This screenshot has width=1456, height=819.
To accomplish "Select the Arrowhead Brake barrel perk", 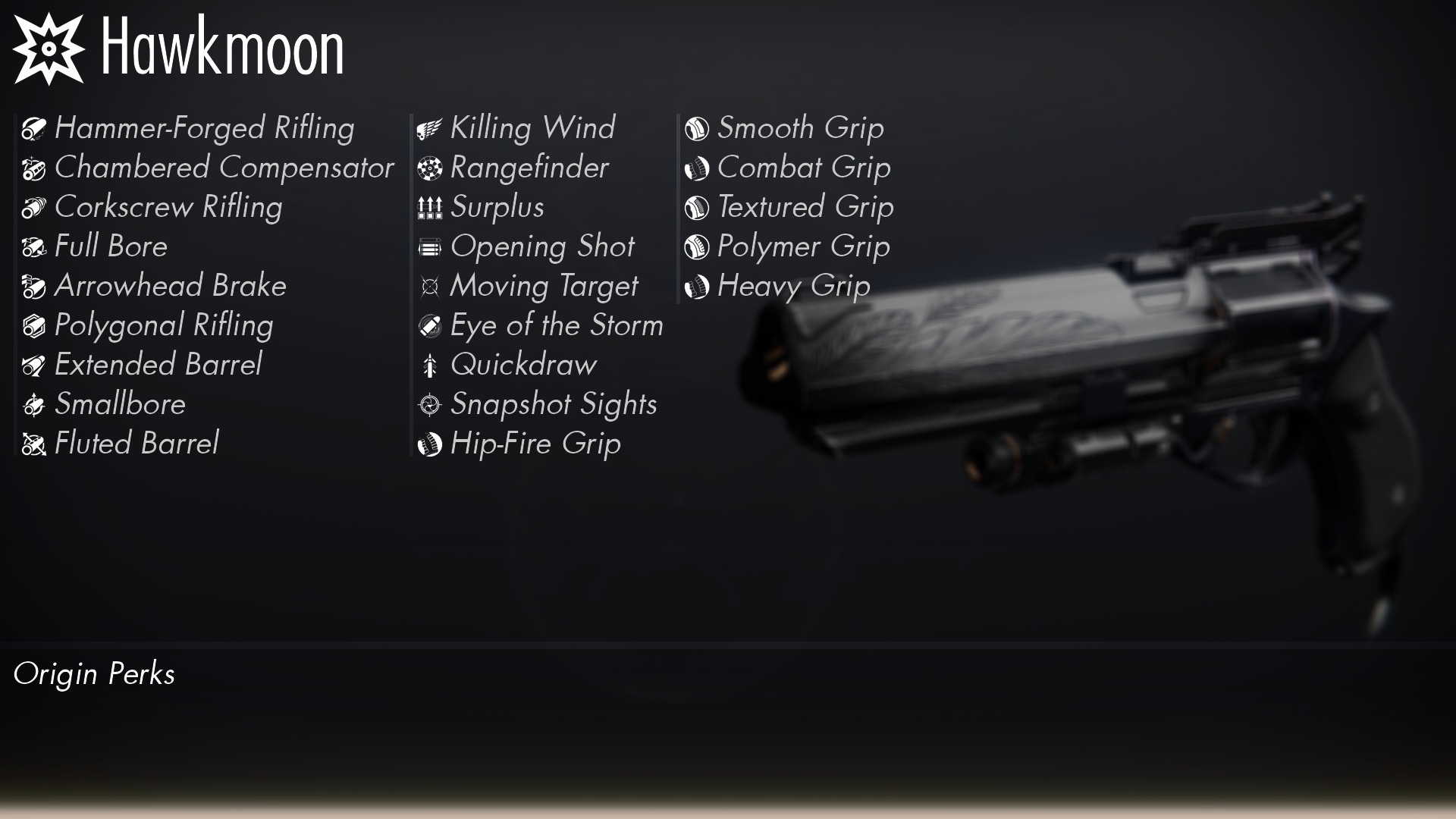I will pyautogui.click(x=33, y=286).
